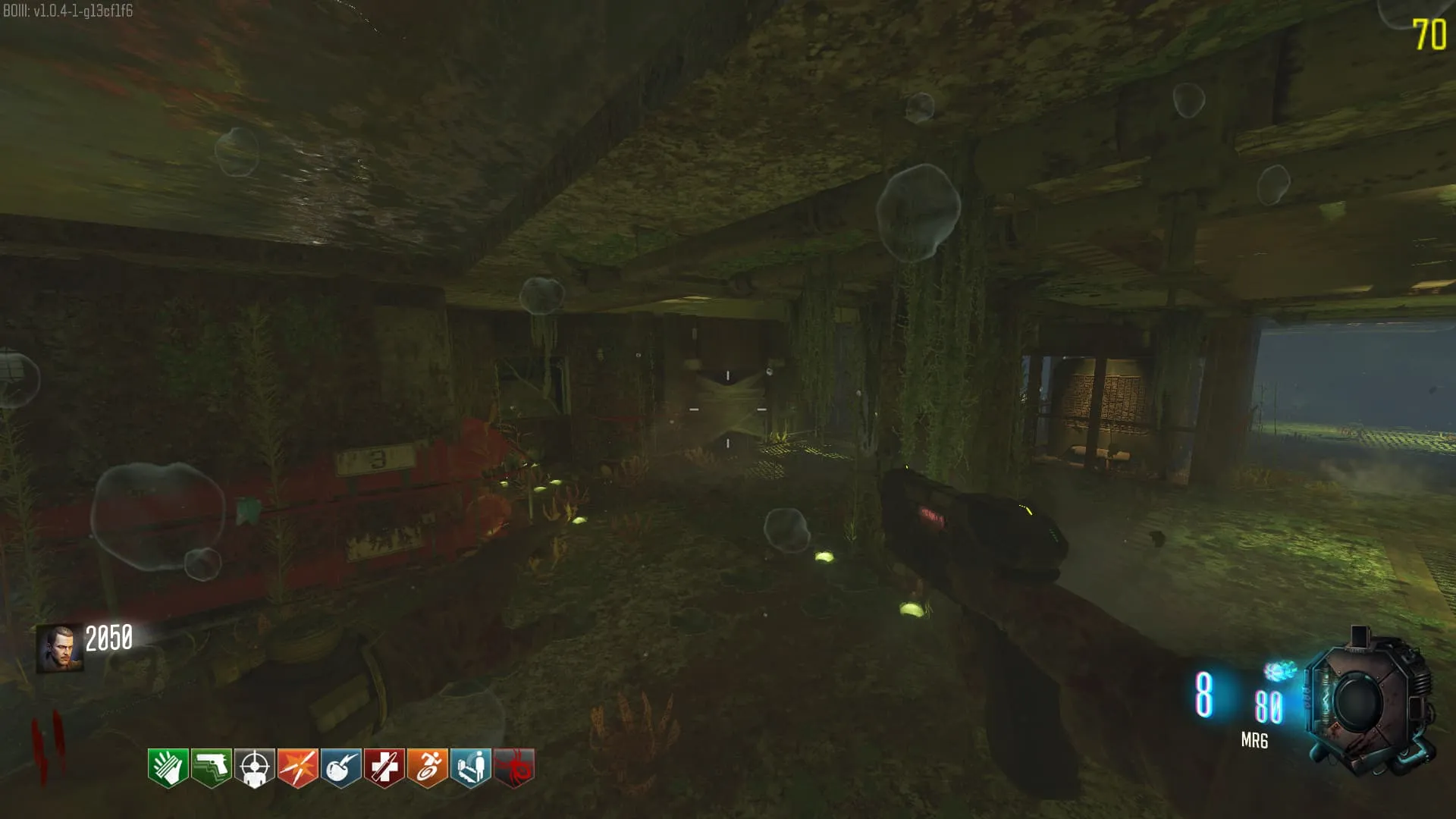Click the Deadshot crosshair perk icon
The image size is (1456, 819).
(x=254, y=767)
